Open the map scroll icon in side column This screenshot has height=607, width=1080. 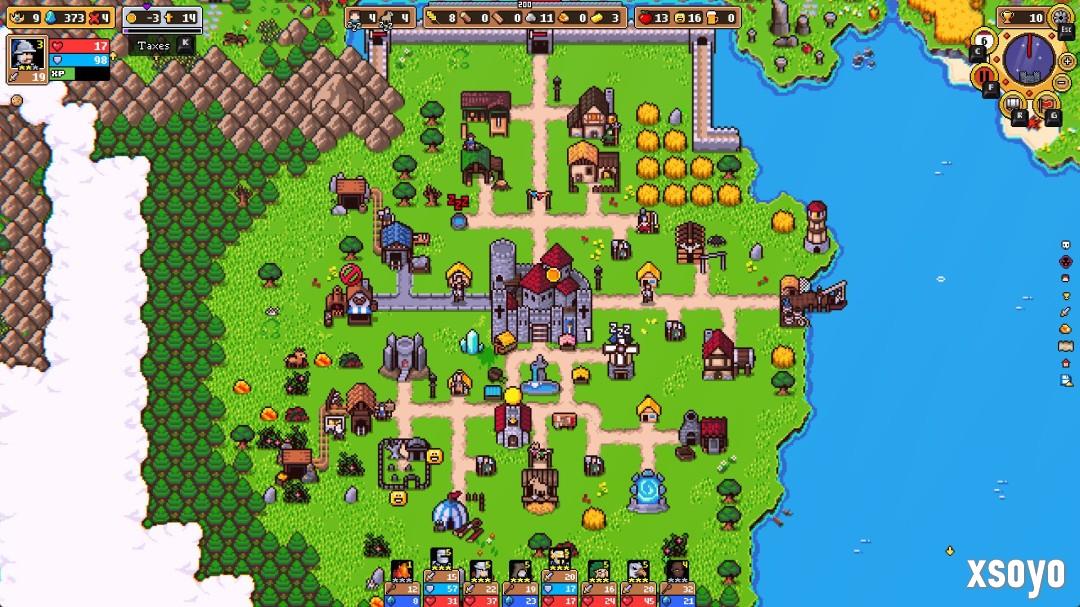tap(1065, 346)
